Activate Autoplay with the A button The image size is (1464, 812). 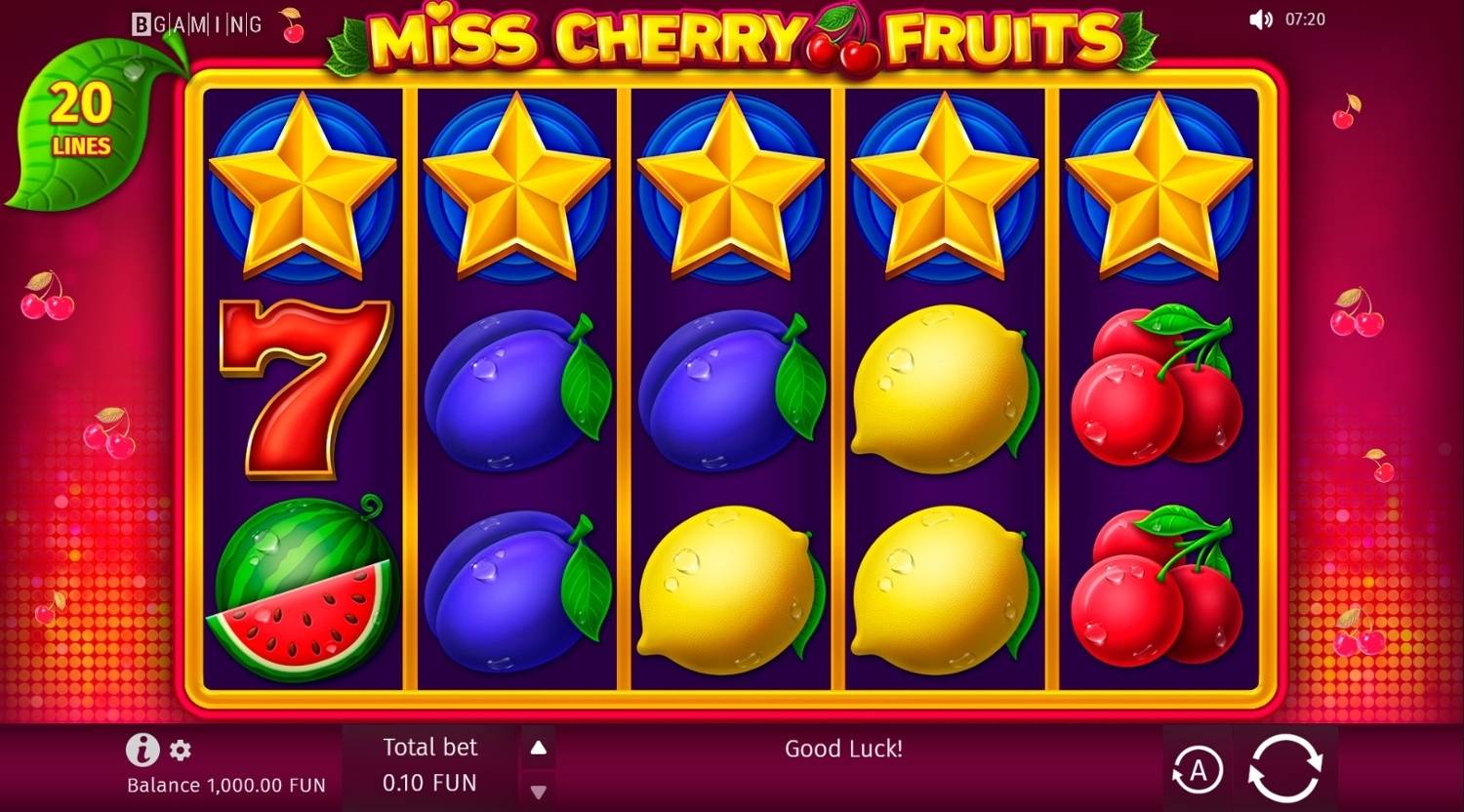tap(1199, 770)
